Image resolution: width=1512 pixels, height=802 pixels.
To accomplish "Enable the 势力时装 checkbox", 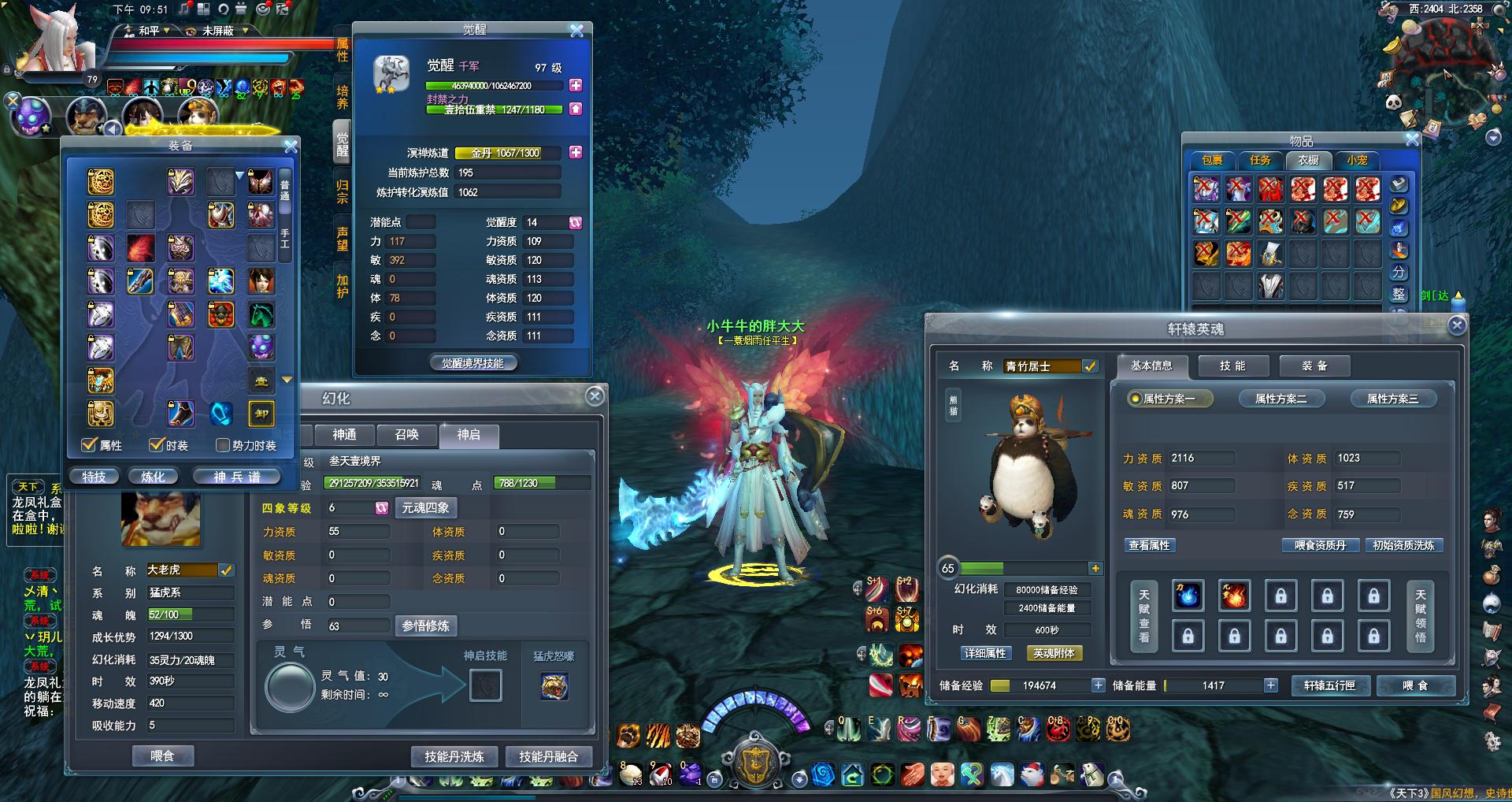I will coord(223,445).
